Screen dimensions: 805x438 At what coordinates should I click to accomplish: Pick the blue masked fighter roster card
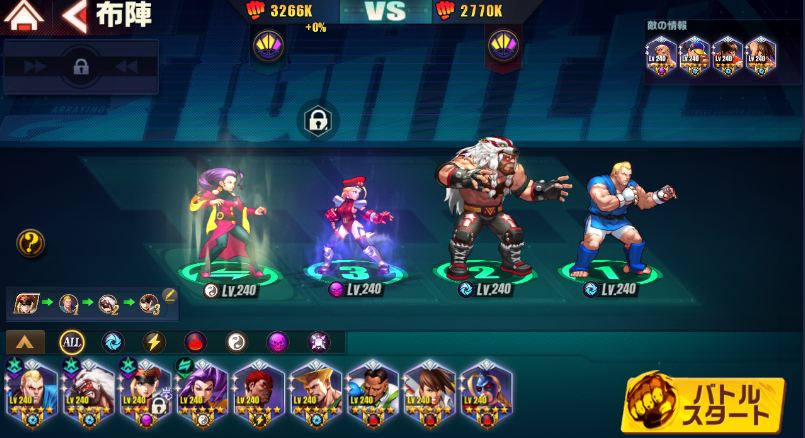(486, 391)
